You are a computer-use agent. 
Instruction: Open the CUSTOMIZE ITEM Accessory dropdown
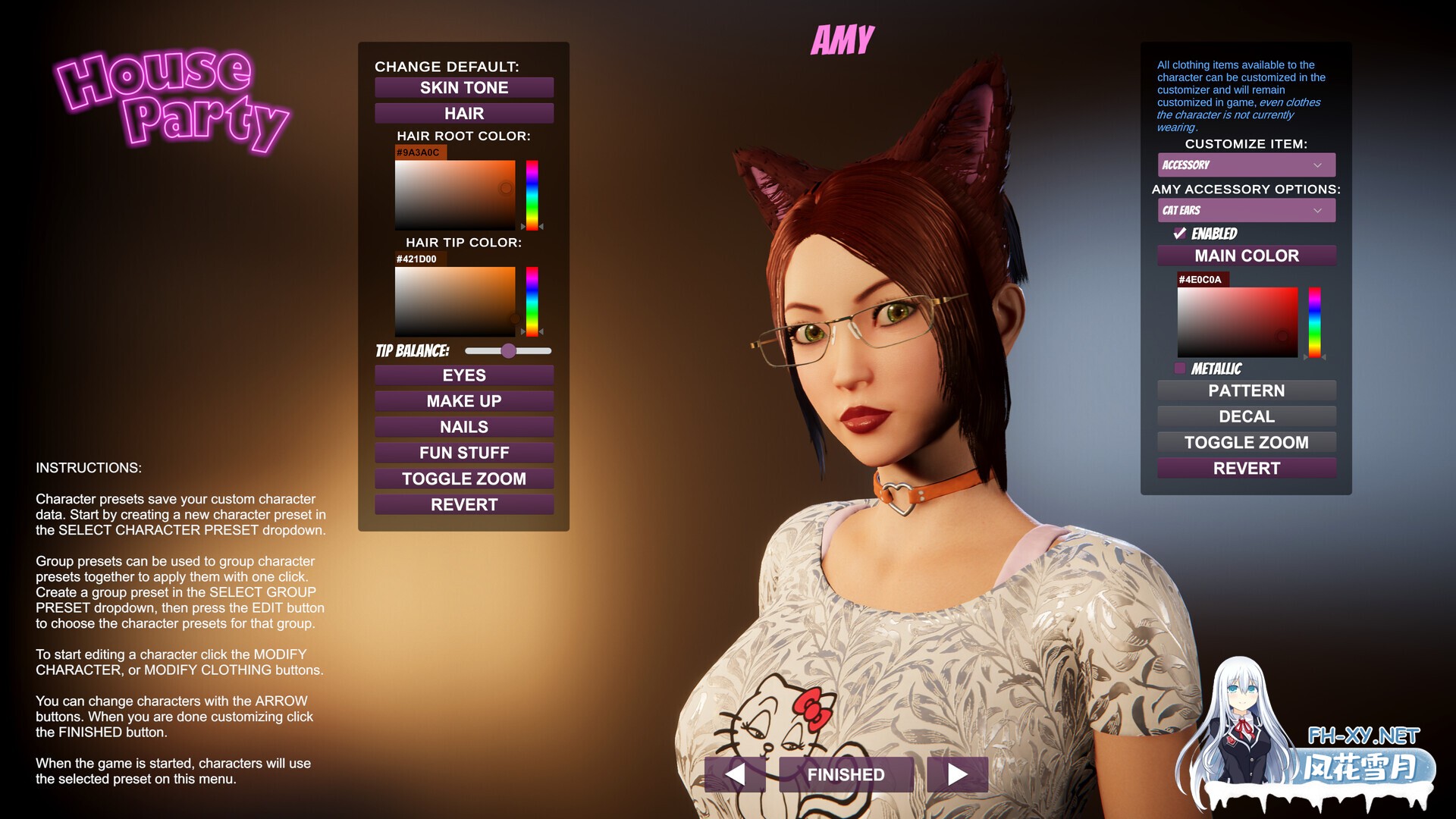coord(1246,165)
